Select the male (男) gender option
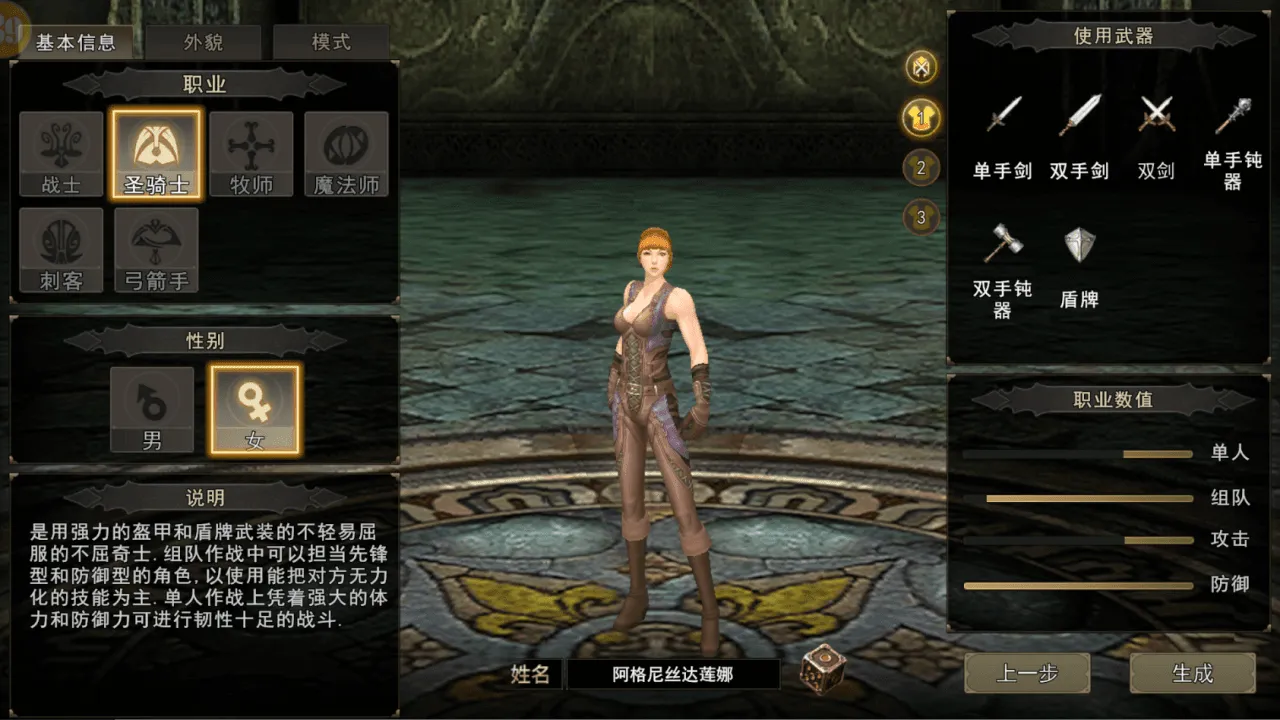 tap(152, 408)
